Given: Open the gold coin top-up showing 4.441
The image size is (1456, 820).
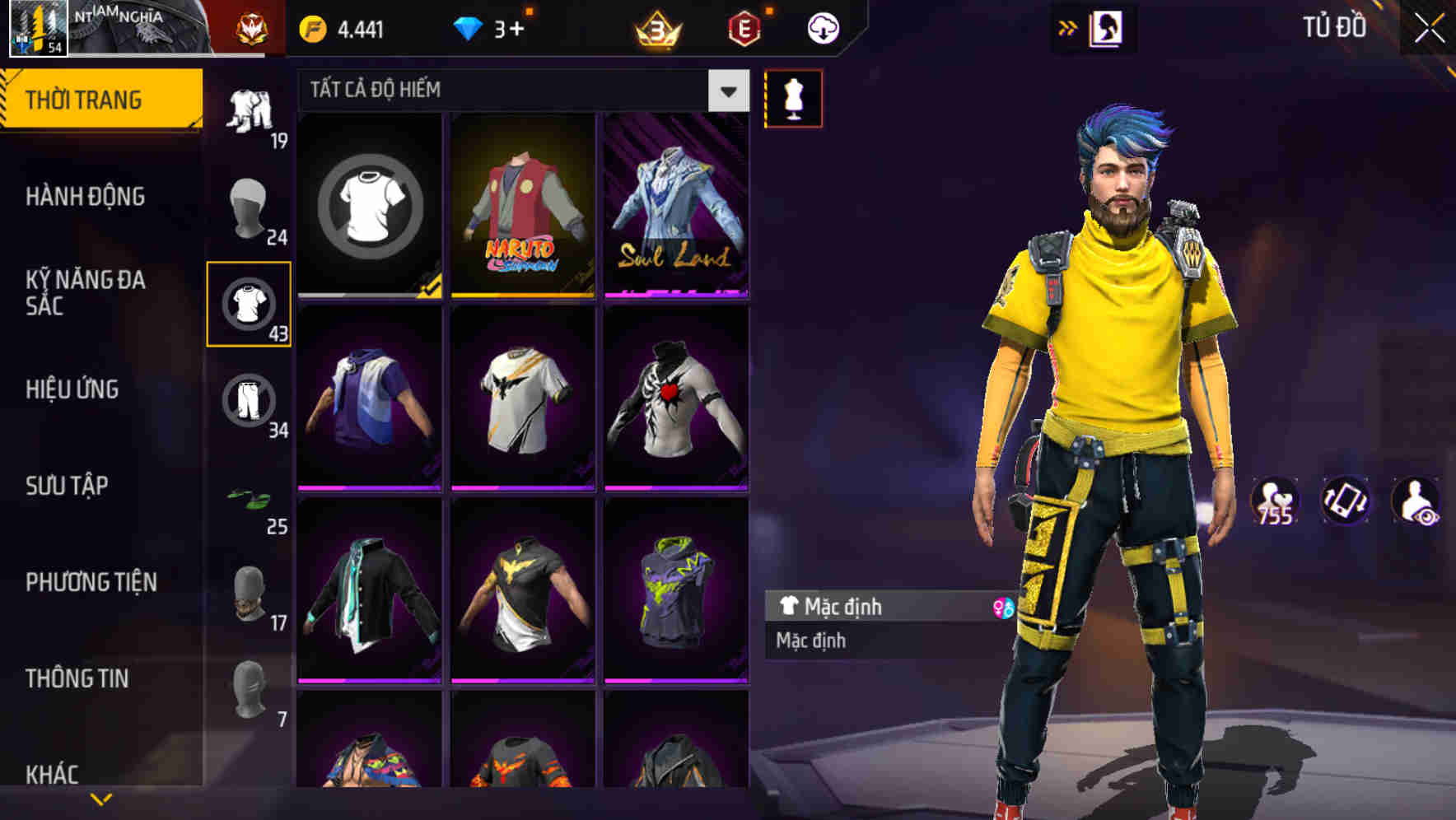Looking at the screenshot, I should (x=342, y=26).
